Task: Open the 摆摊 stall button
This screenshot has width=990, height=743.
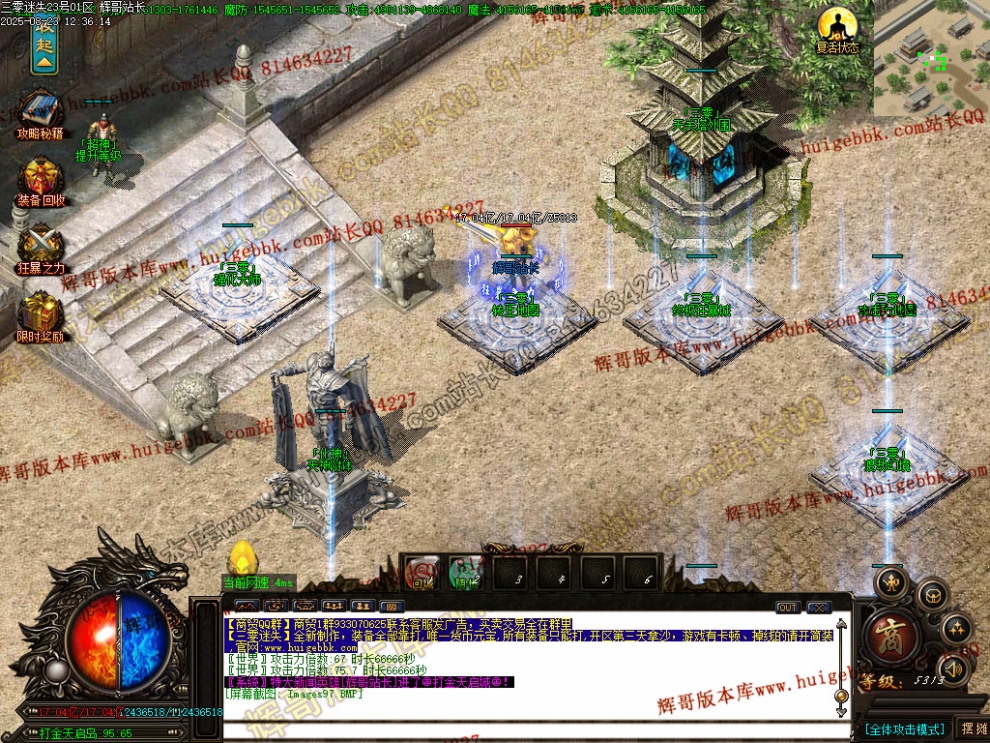Action: coord(972,728)
